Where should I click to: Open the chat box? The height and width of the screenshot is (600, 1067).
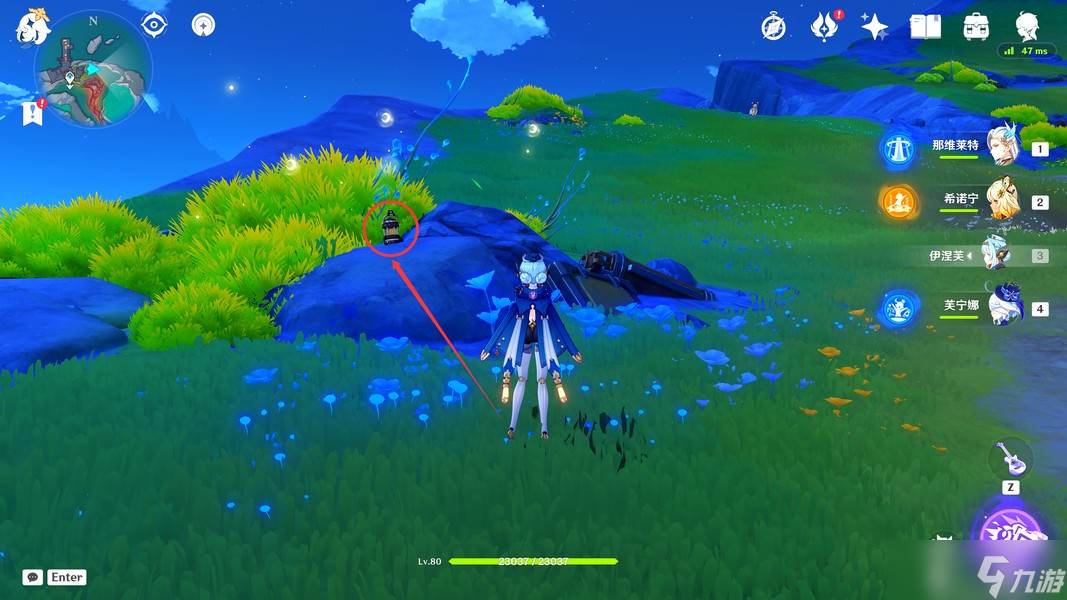(33, 577)
